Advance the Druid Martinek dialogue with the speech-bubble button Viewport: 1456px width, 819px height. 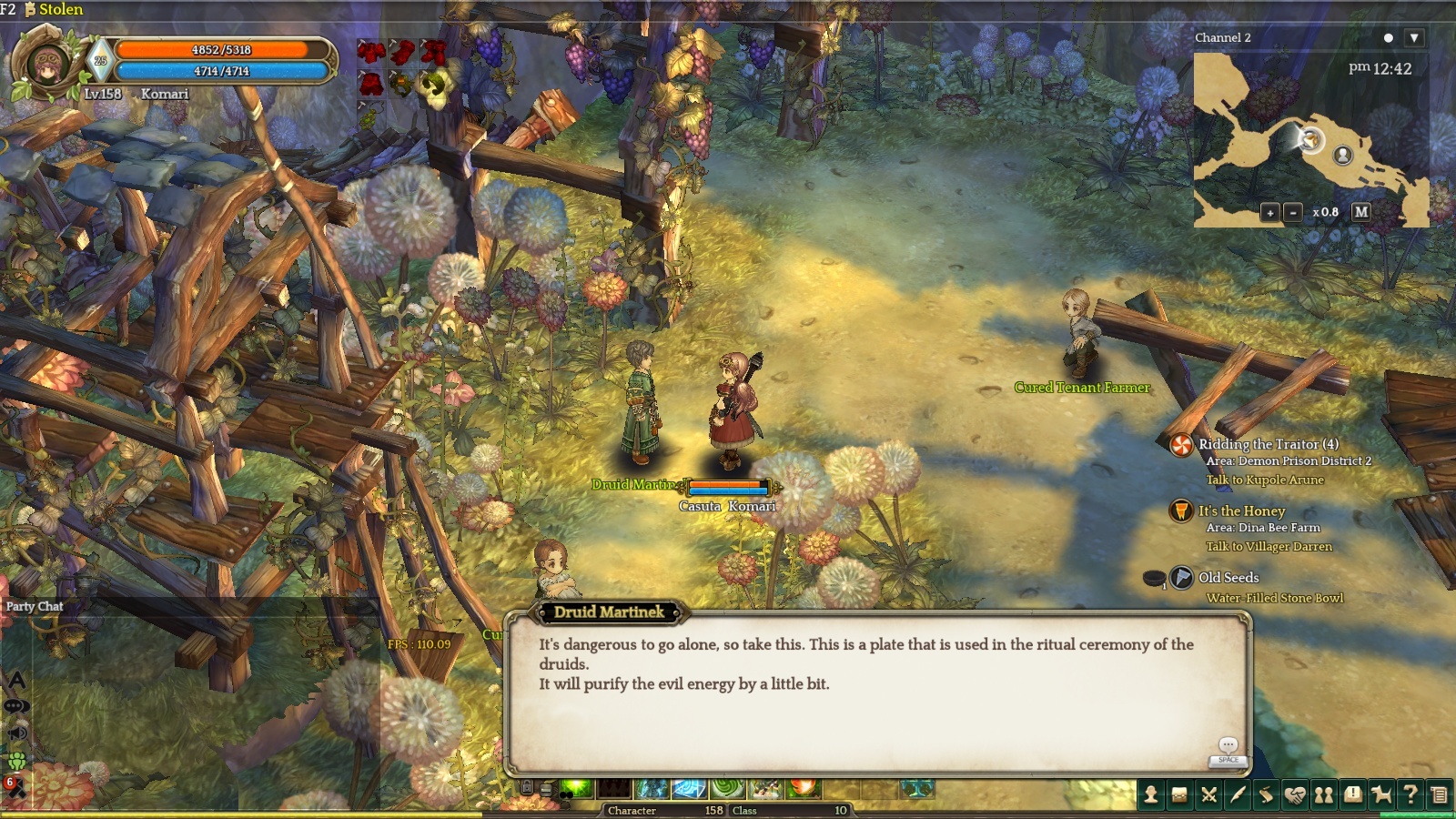1228,746
